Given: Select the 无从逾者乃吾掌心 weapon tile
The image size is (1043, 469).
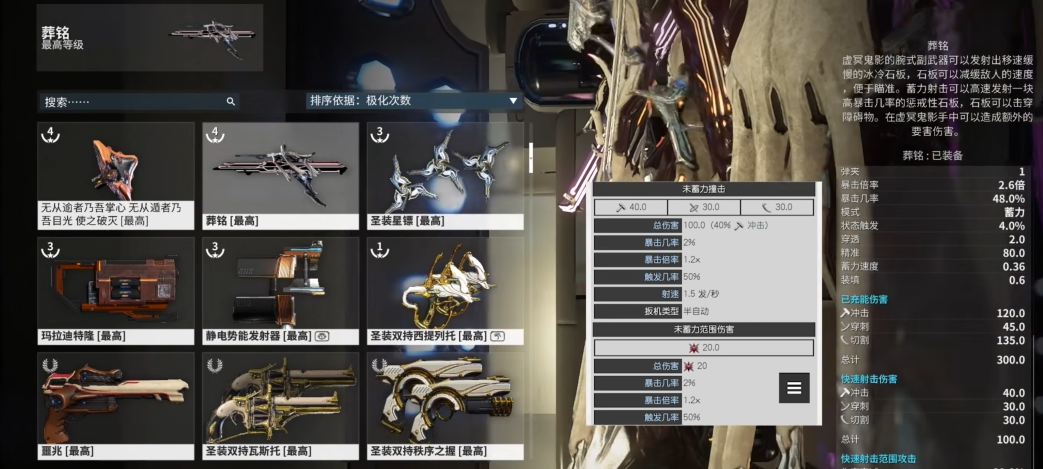Looking at the screenshot, I should pyautogui.click(x=115, y=175).
